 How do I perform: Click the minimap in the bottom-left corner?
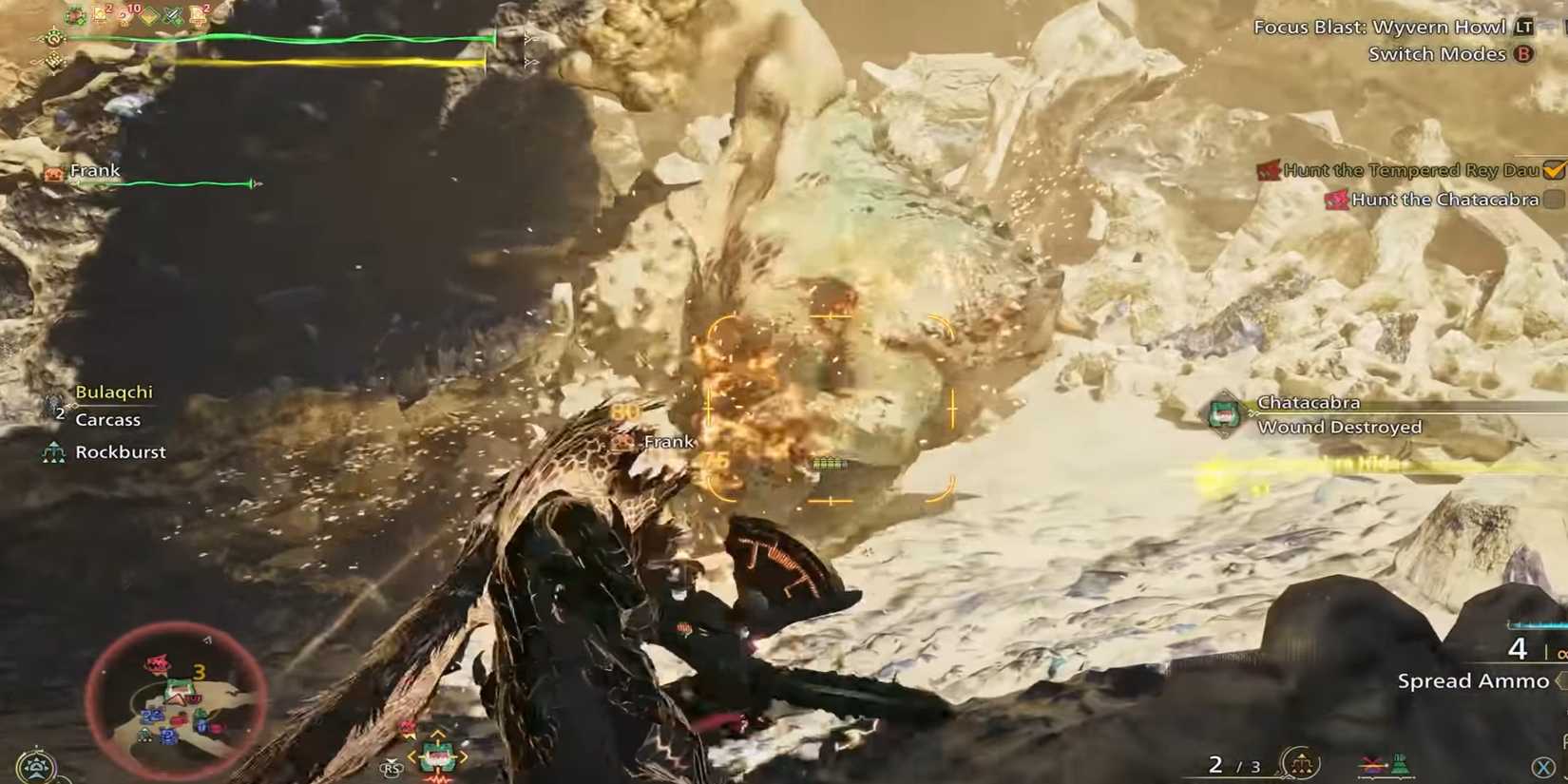point(169,698)
